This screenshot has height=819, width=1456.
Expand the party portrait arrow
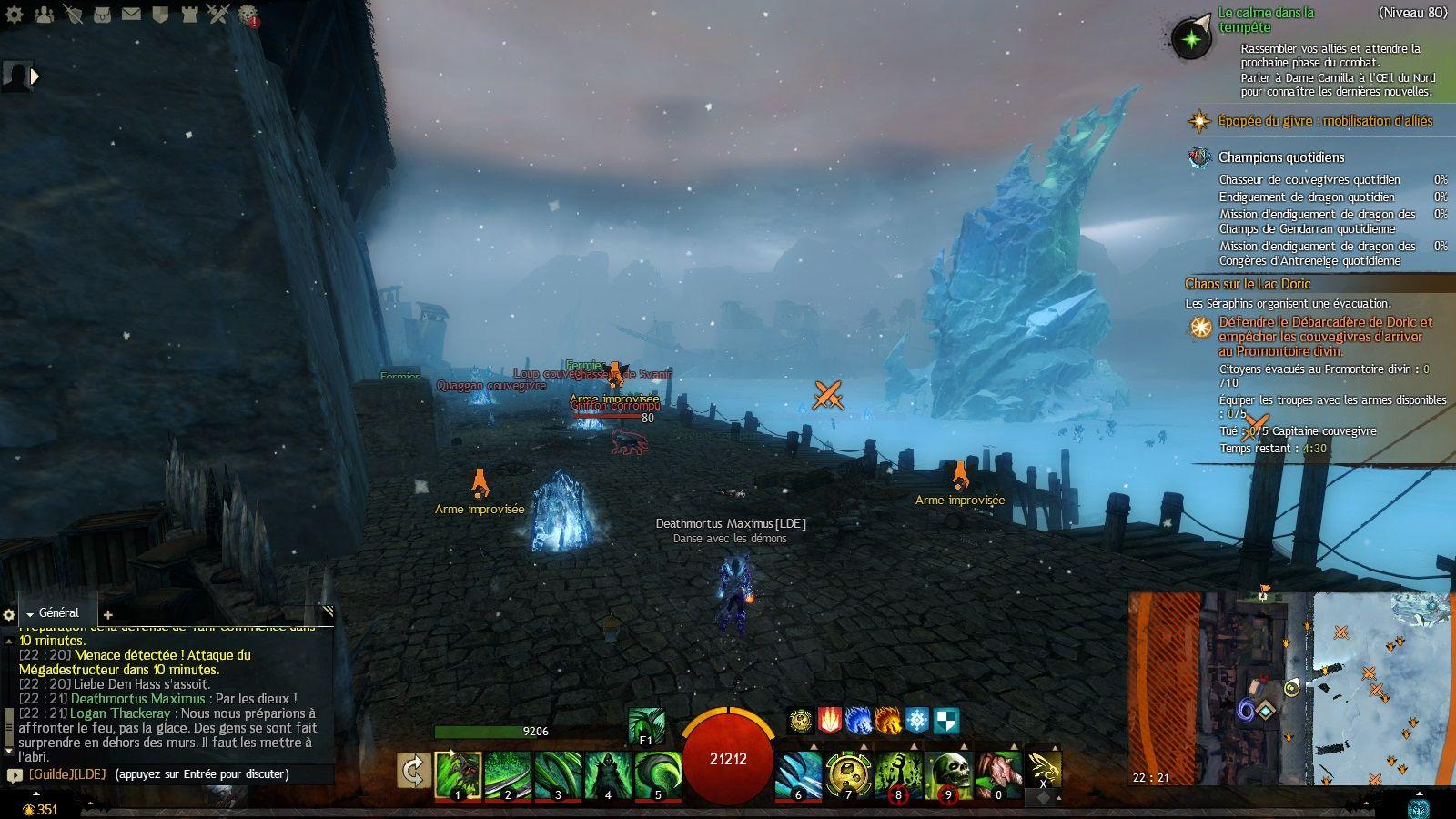(x=35, y=77)
